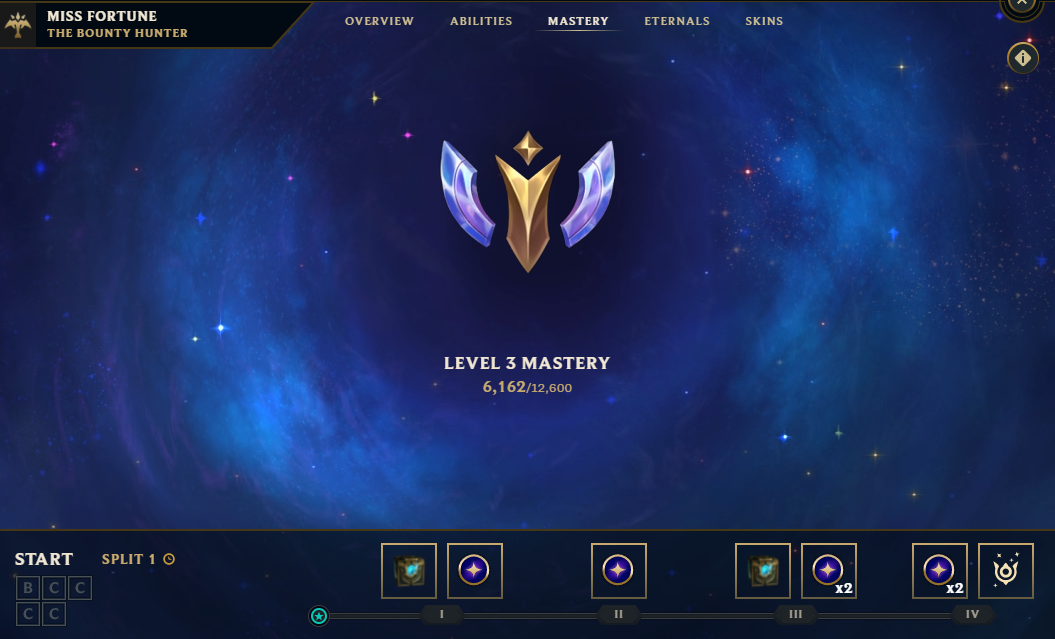Image resolution: width=1055 pixels, height=639 pixels.
Task: Select the Mastery tab
Action: coord(578,21)
